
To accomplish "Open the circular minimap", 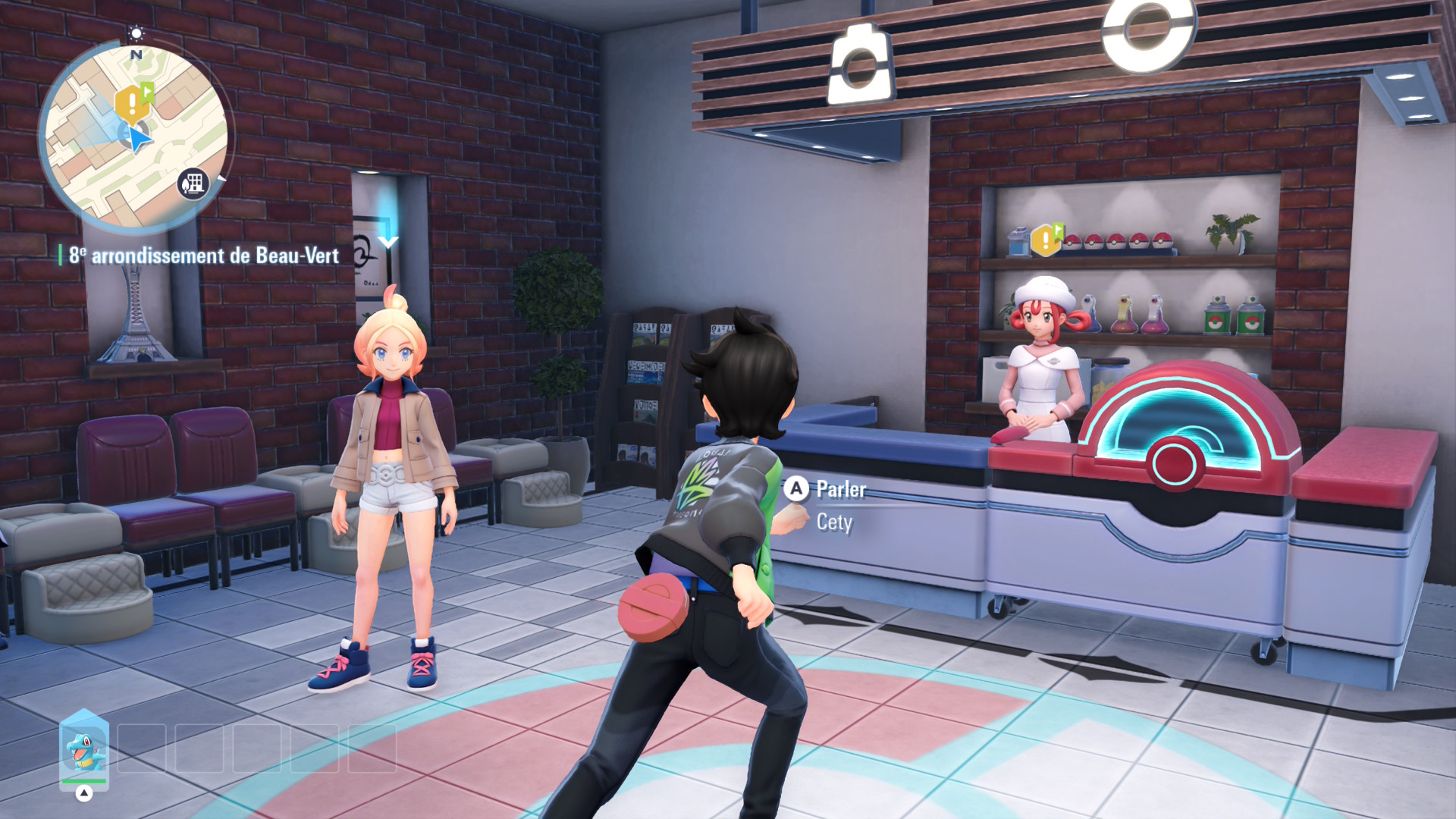I will pos(135,136).
